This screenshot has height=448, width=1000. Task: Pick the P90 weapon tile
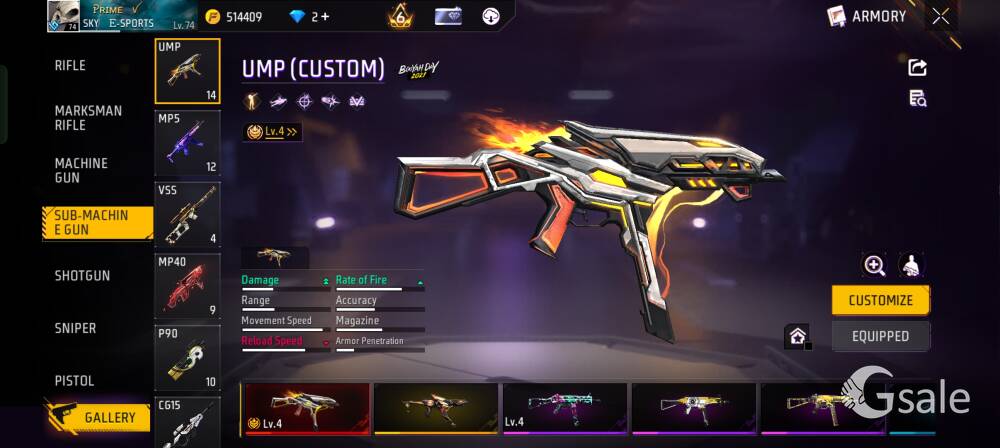click(x=187, y=357)
